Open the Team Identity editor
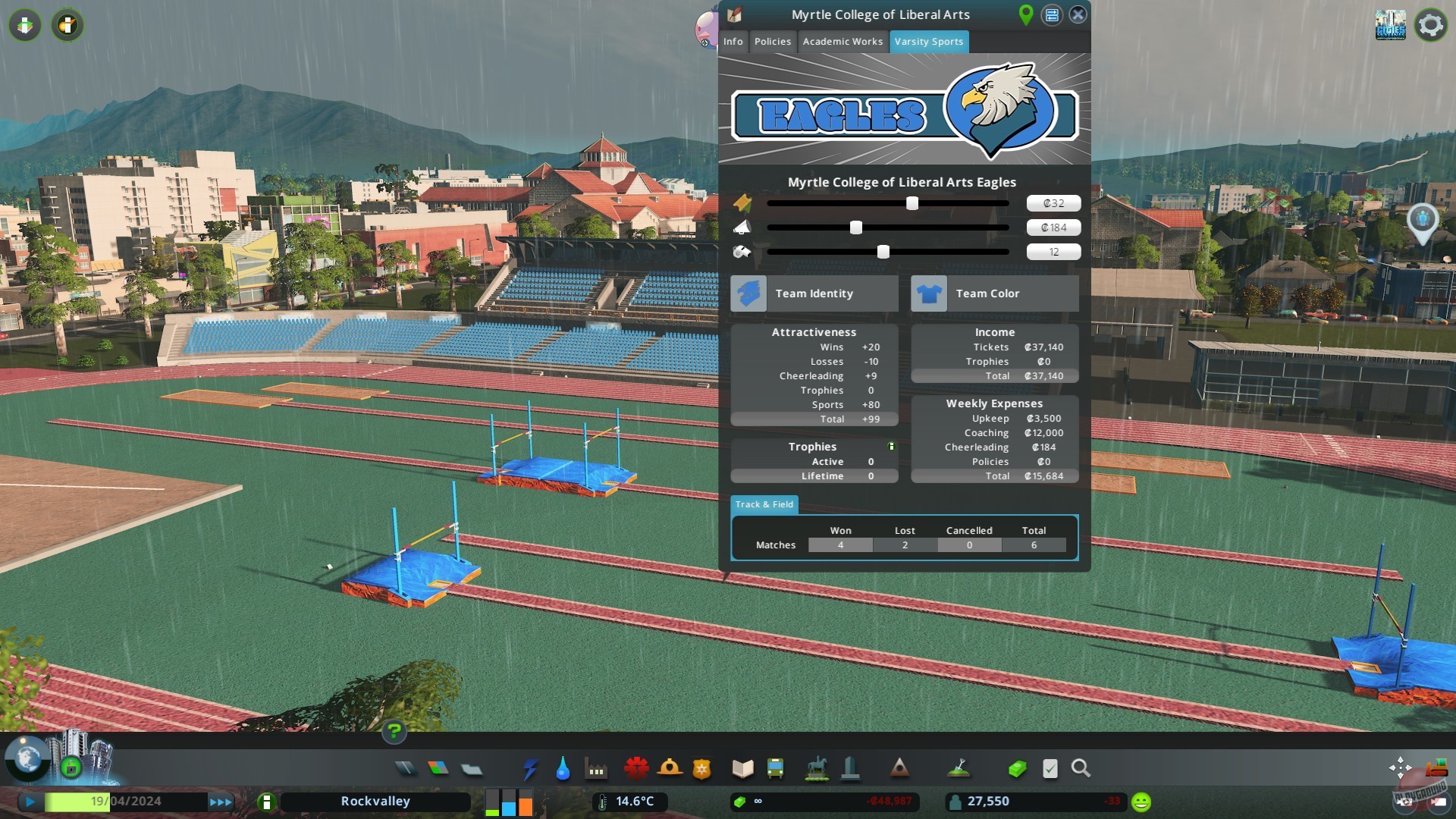 pos(813,293)
